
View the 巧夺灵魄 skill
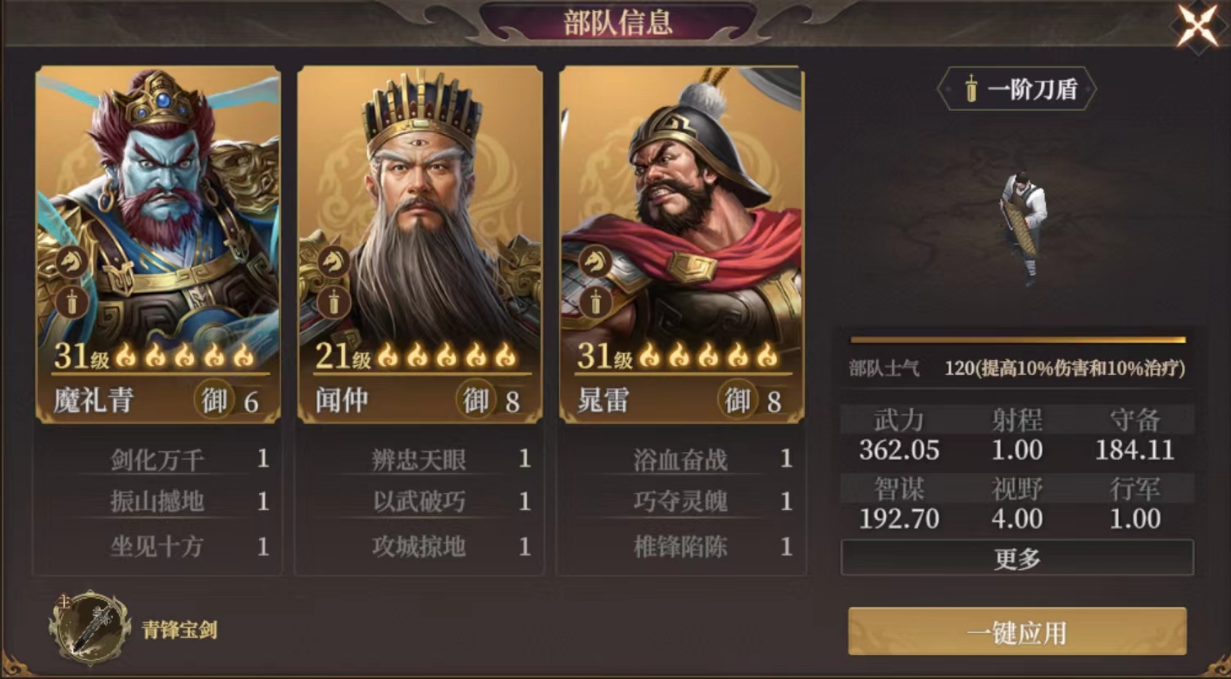(681, 501)
